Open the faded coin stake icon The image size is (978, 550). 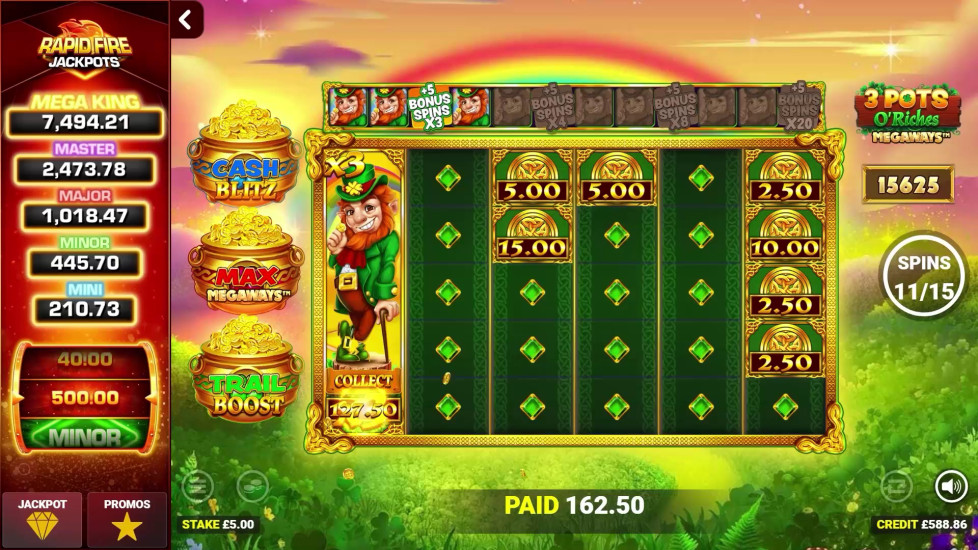(252, 486)
